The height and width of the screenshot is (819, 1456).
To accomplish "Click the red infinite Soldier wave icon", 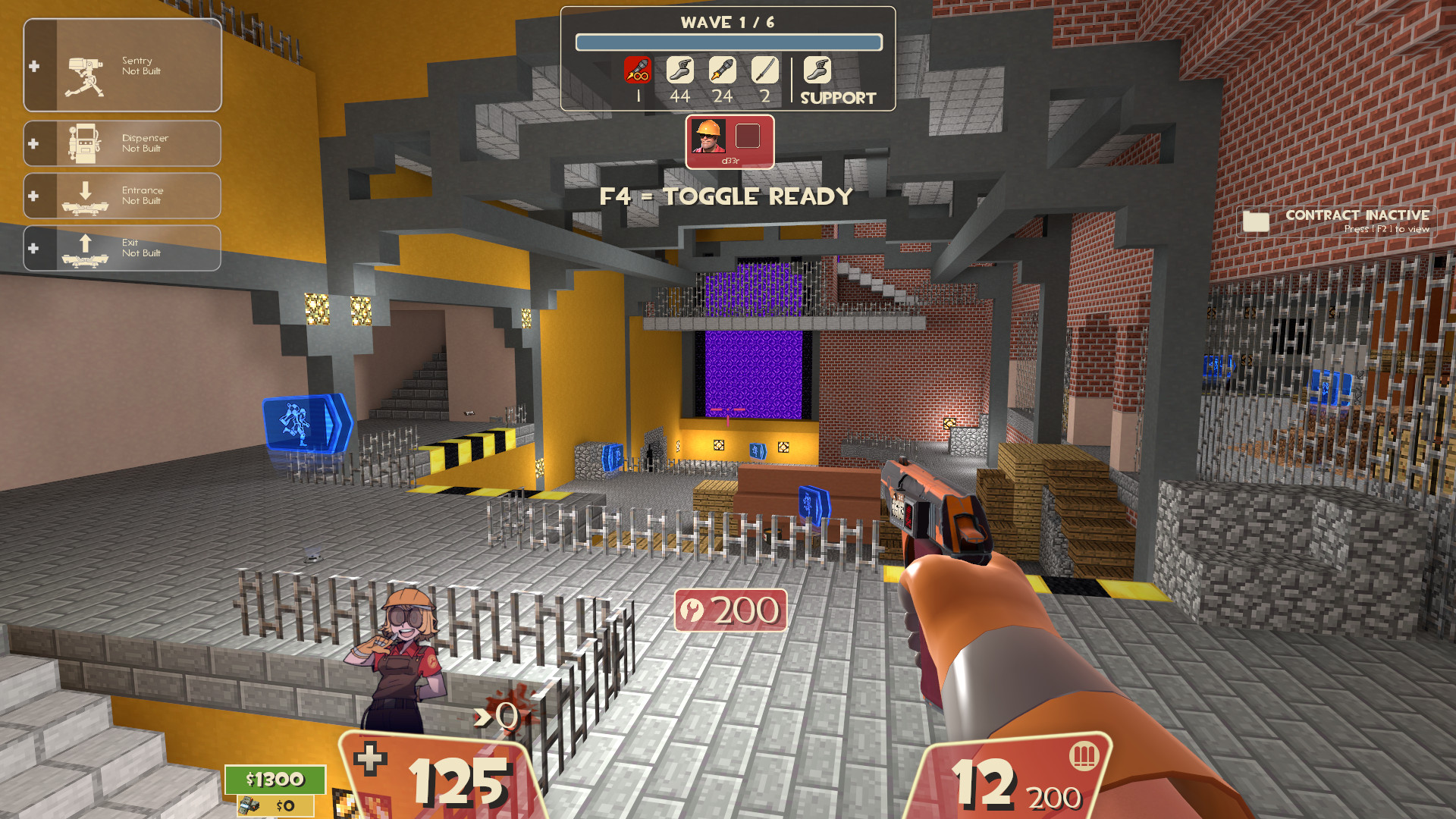I will tap(638, 71).
